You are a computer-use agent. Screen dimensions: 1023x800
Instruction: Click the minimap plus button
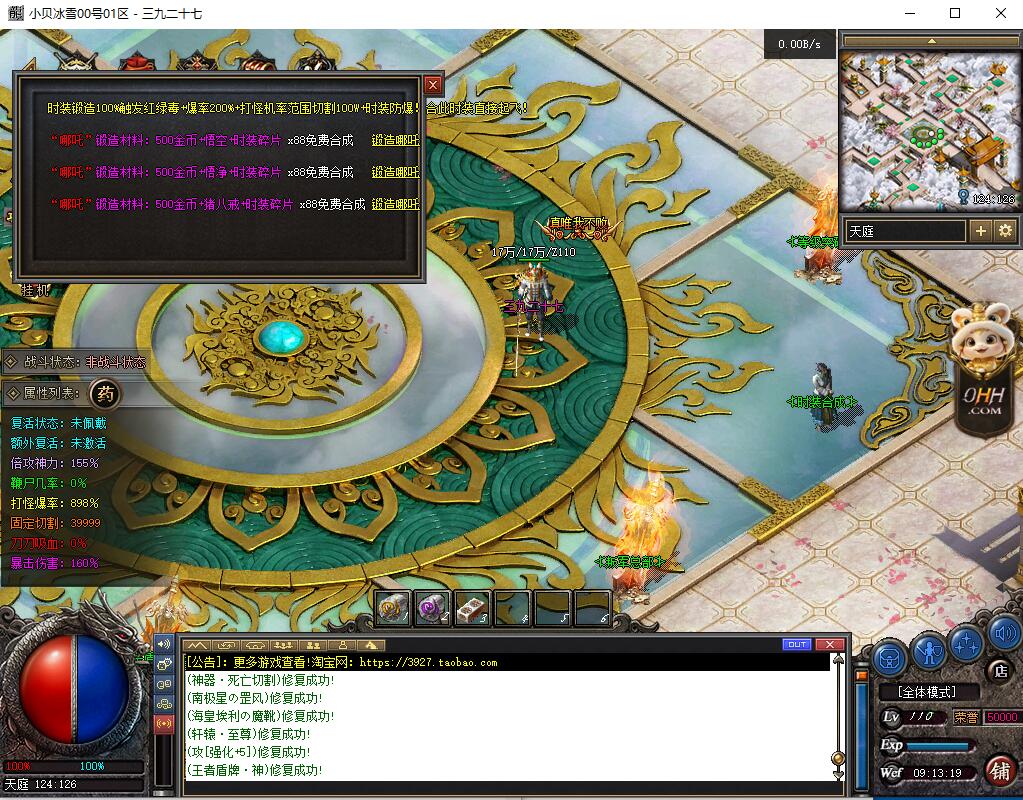980,231
